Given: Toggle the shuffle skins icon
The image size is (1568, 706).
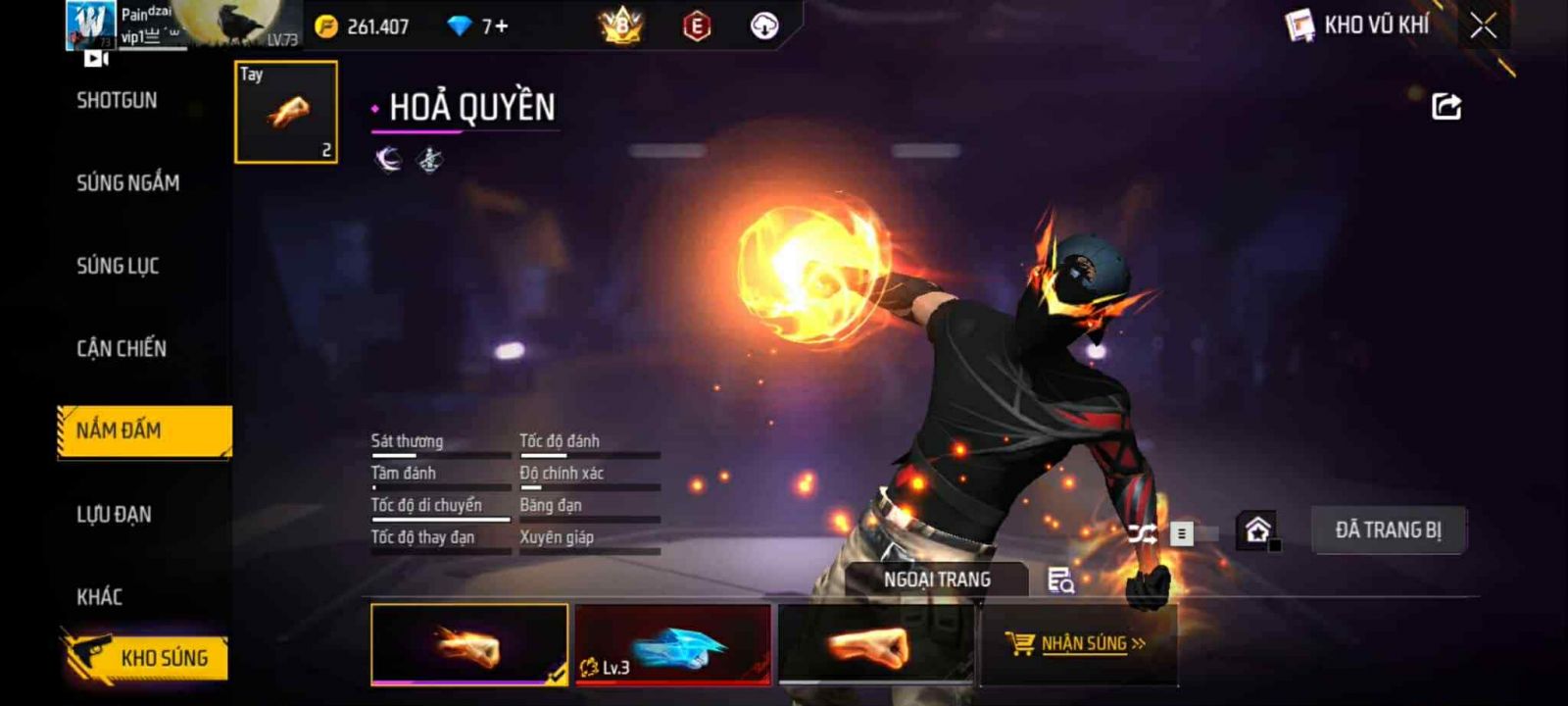Looking at the screenshot, I should 1143,533.
